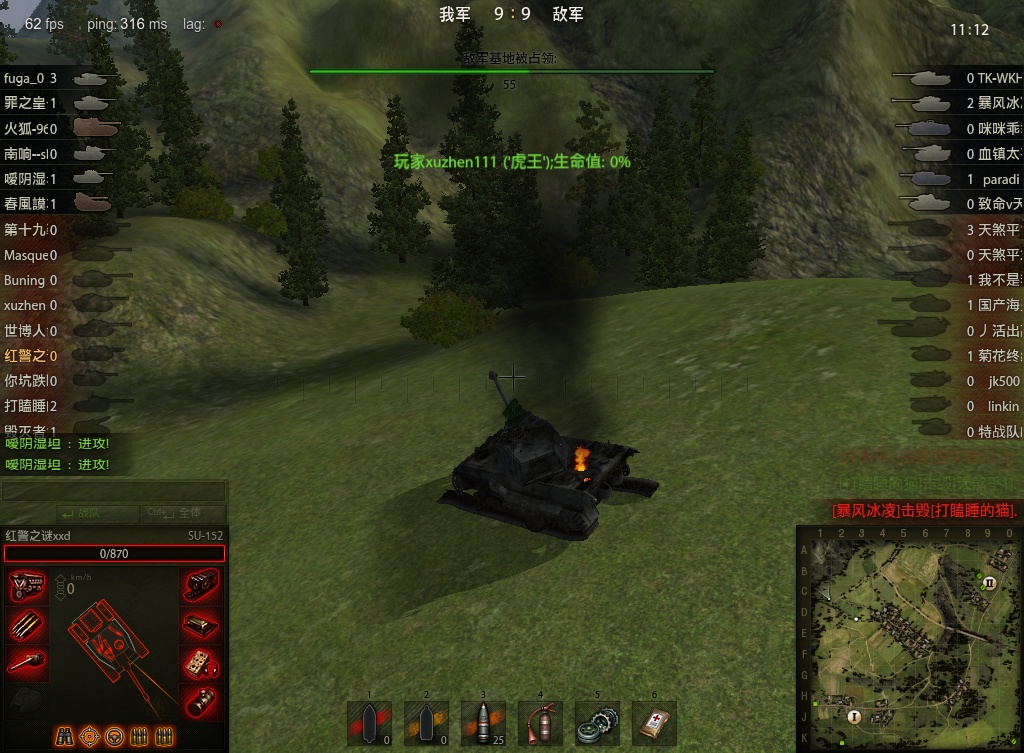Pick the yellow-striped shell in slot 2

(x=426, y=723)
